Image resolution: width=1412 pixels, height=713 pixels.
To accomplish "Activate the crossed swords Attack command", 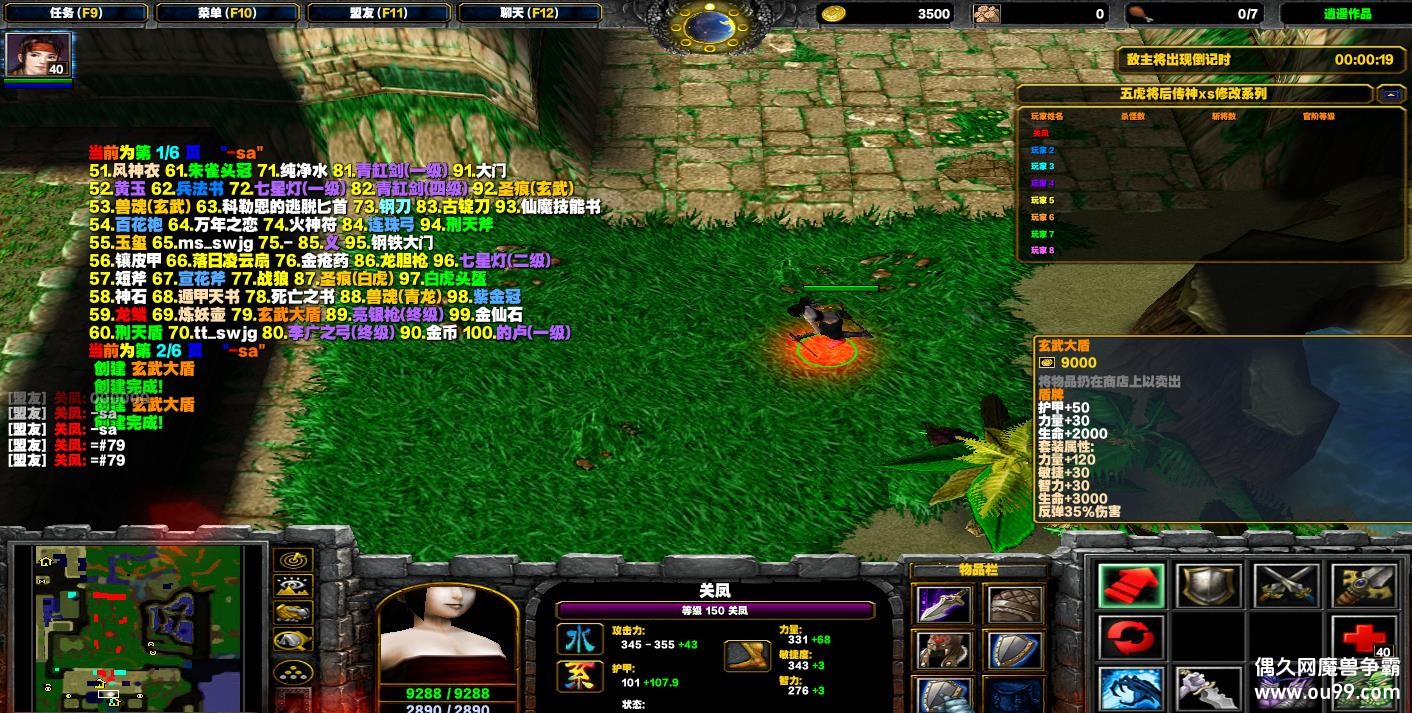I will click(1285, 586).
